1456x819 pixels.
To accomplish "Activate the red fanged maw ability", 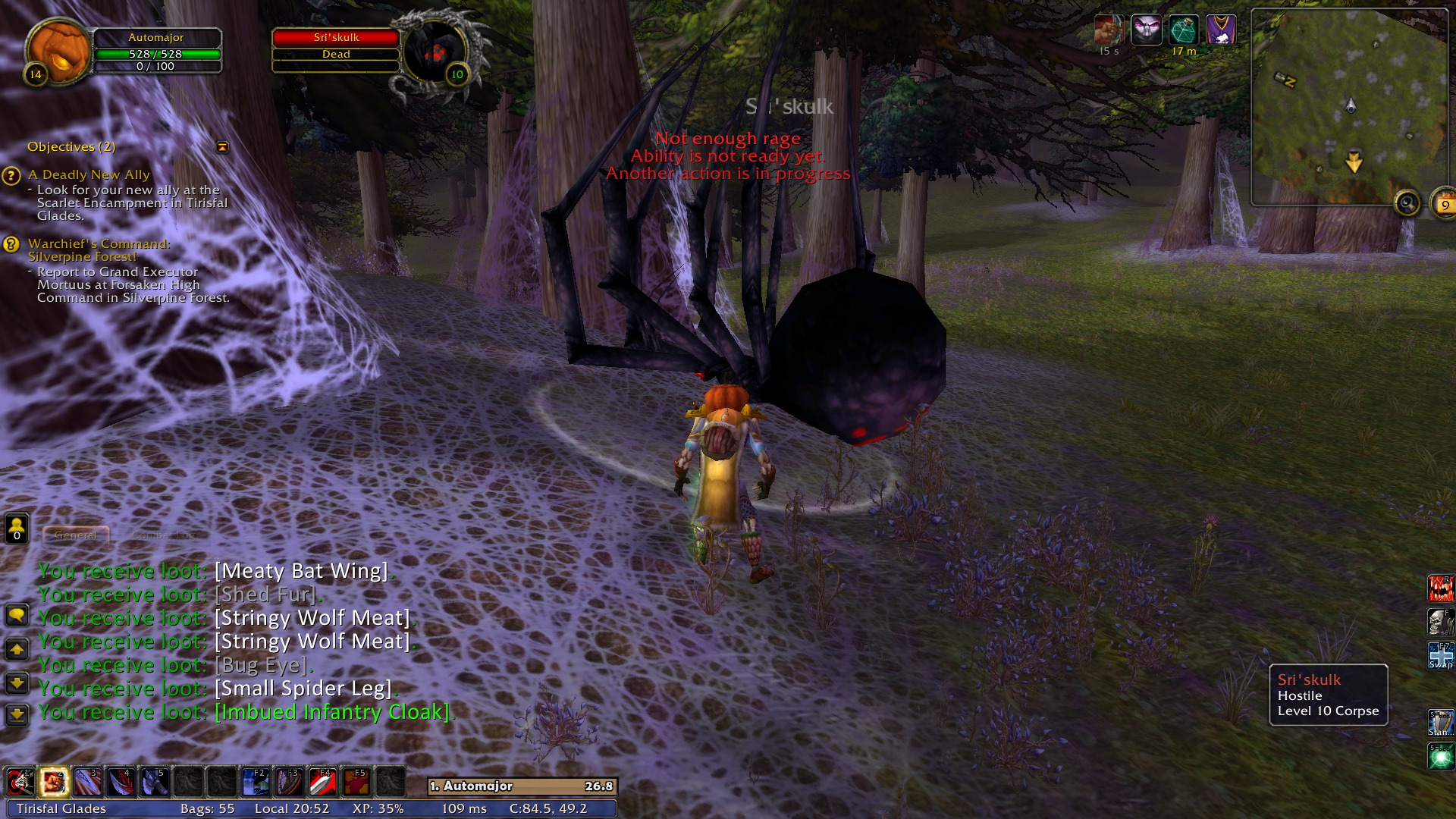I will coord(1440,588).
